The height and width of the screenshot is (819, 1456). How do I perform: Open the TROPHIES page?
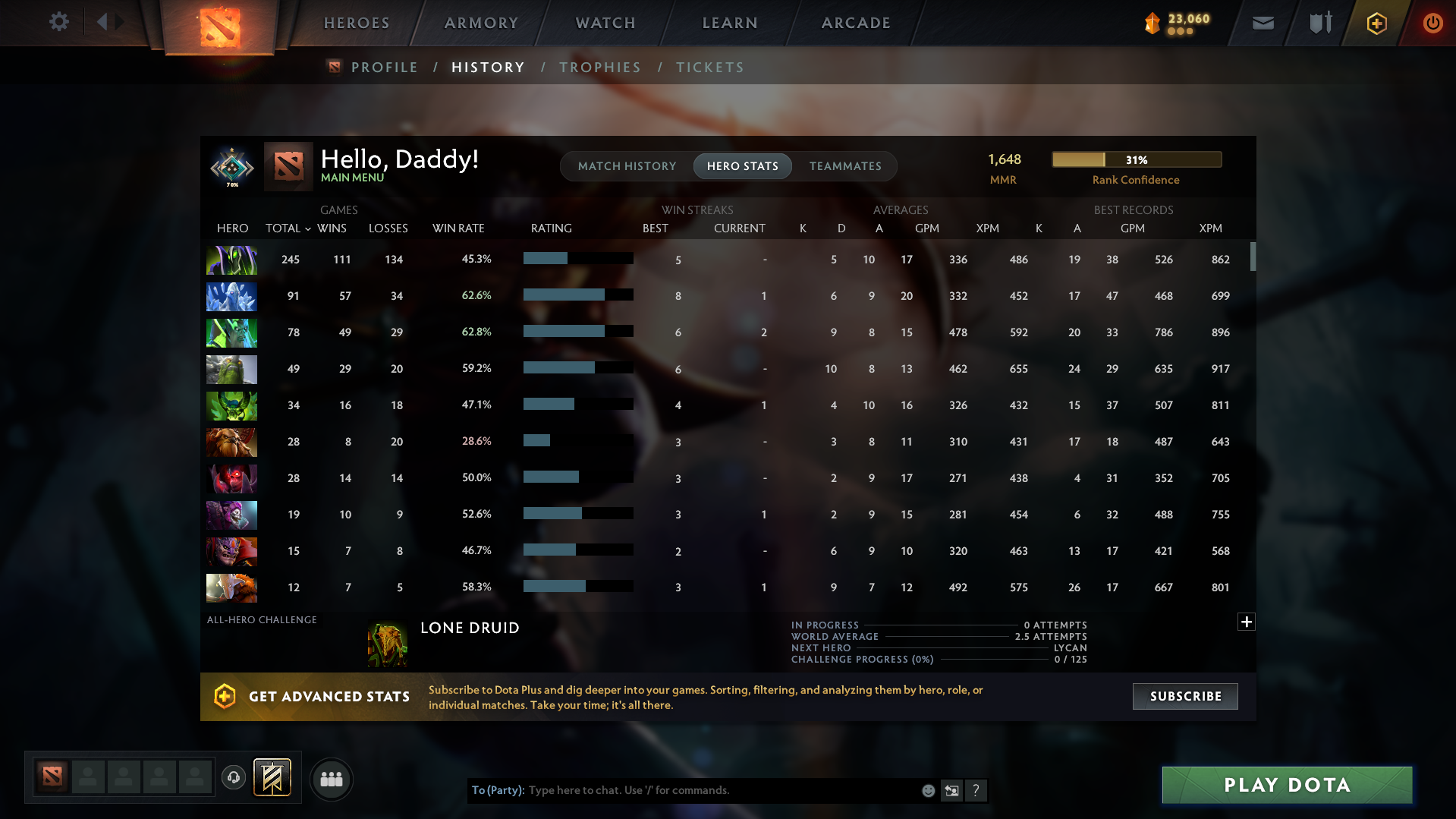point(599,67)
